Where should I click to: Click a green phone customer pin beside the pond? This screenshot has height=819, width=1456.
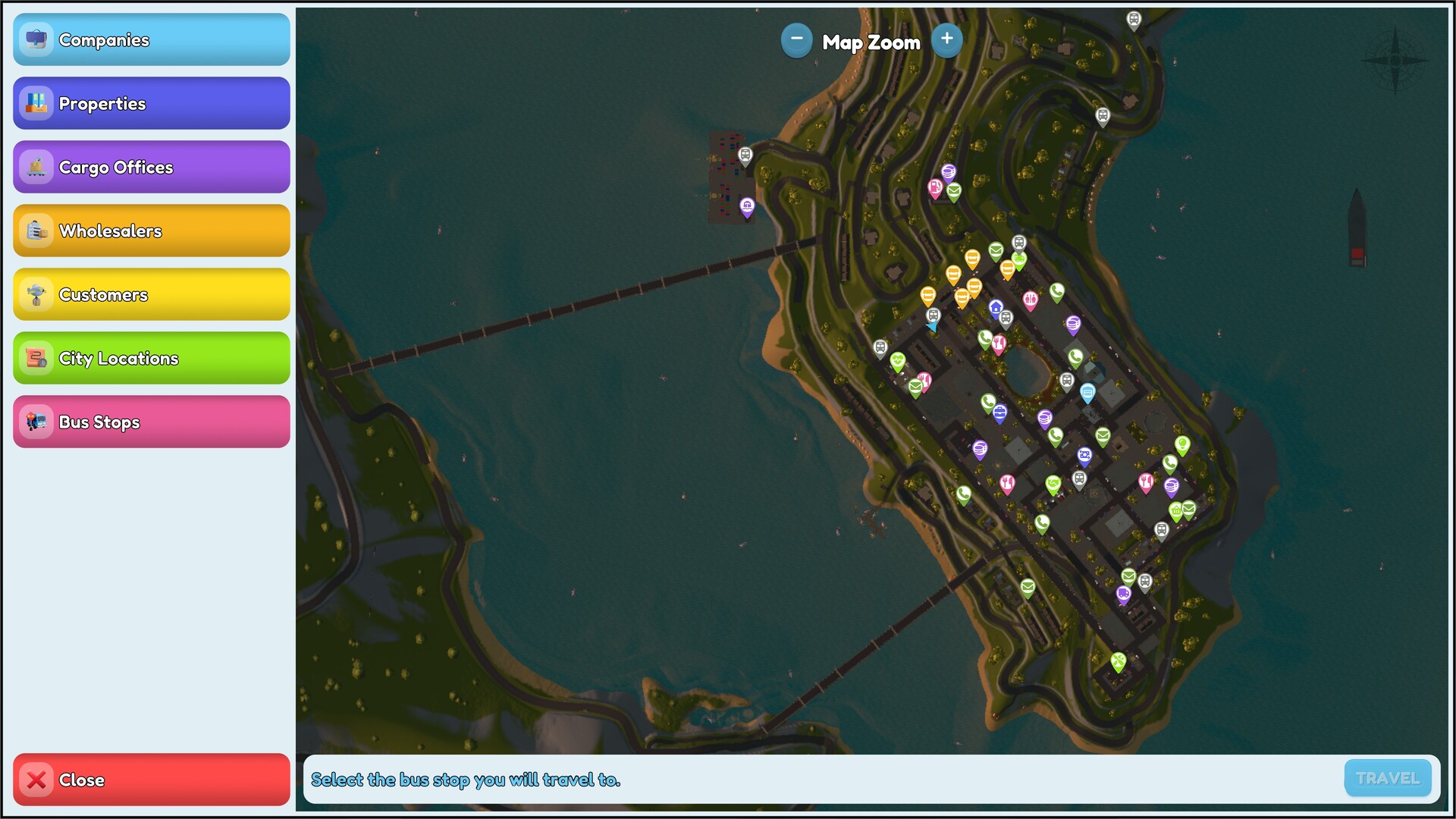(x=1076, y=354)
